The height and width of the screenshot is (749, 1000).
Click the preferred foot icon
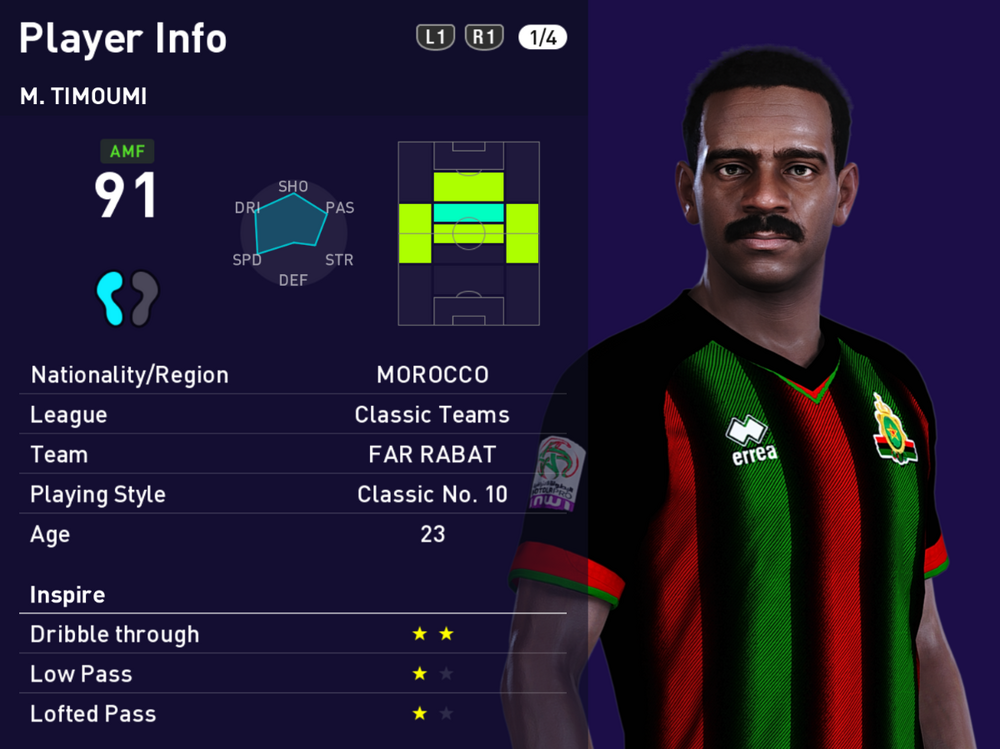coord(127,297)
